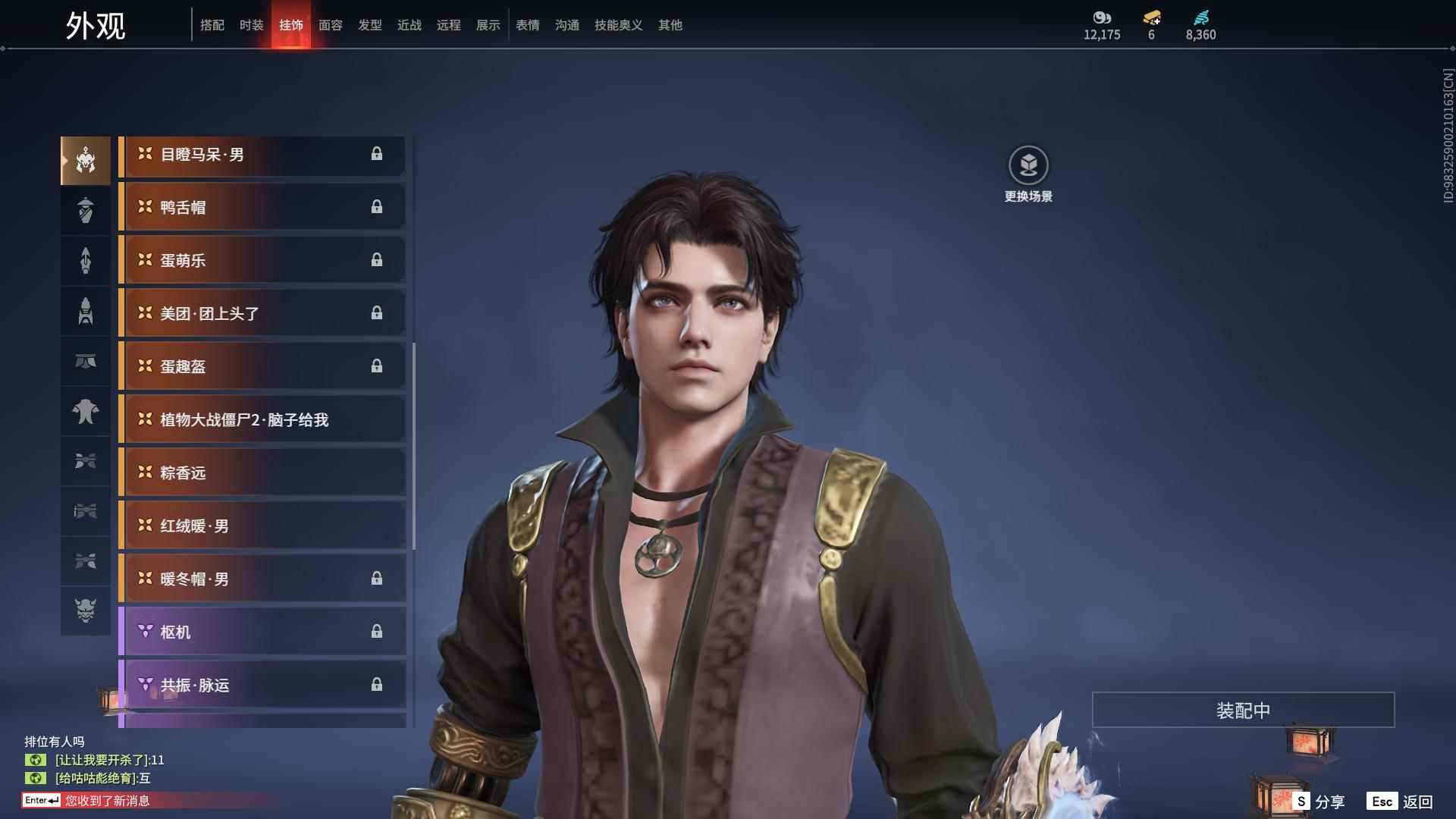Switch to the 时装 tab
The height and width of the screenshot is (819, 1456).
[251, 25]
